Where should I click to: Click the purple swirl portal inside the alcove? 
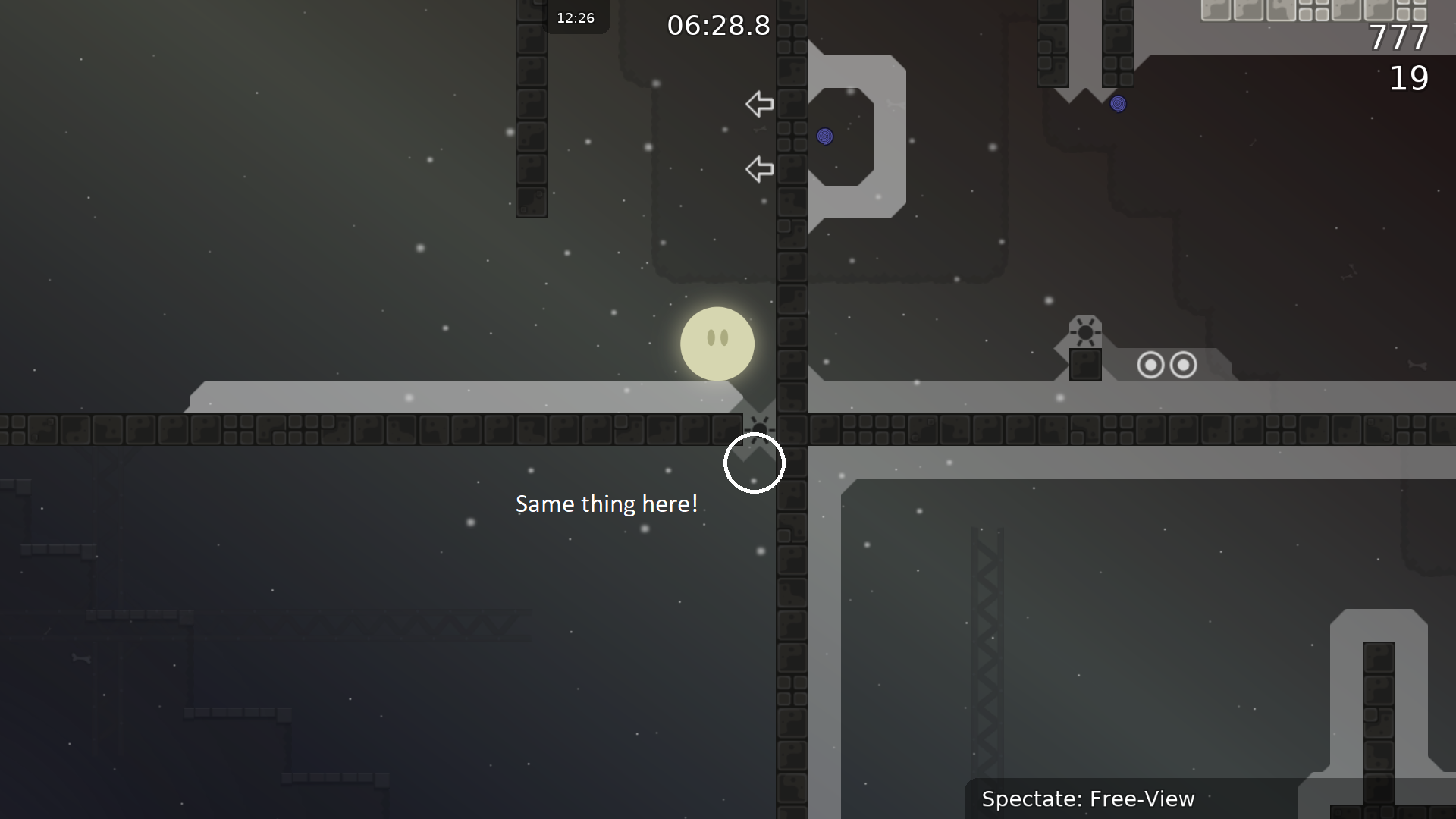pos(825,137)
